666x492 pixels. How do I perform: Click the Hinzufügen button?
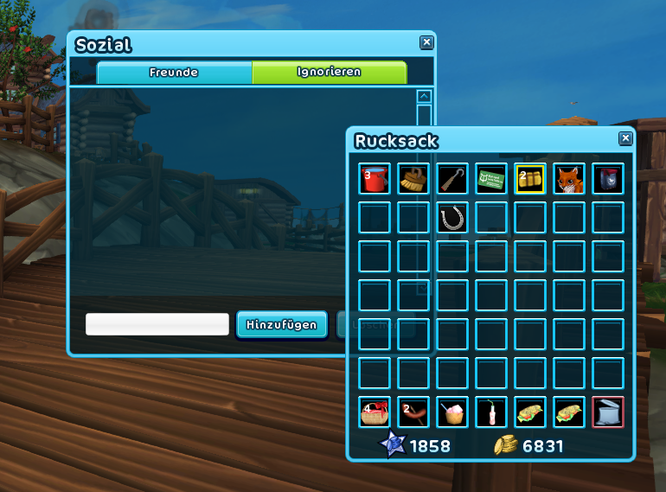point(281,324)
